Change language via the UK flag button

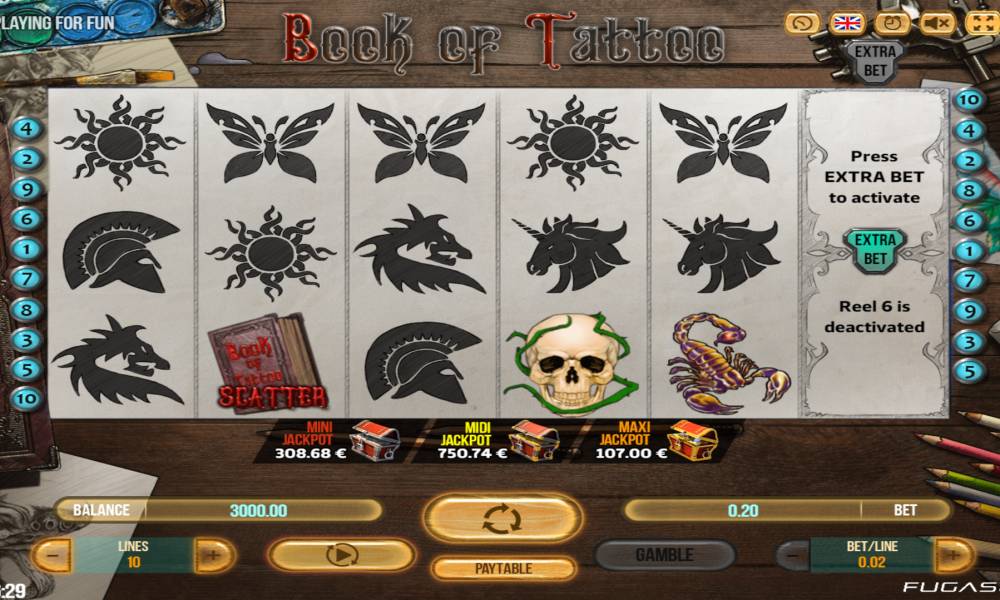pyautogui.click(x=848, y=23)
